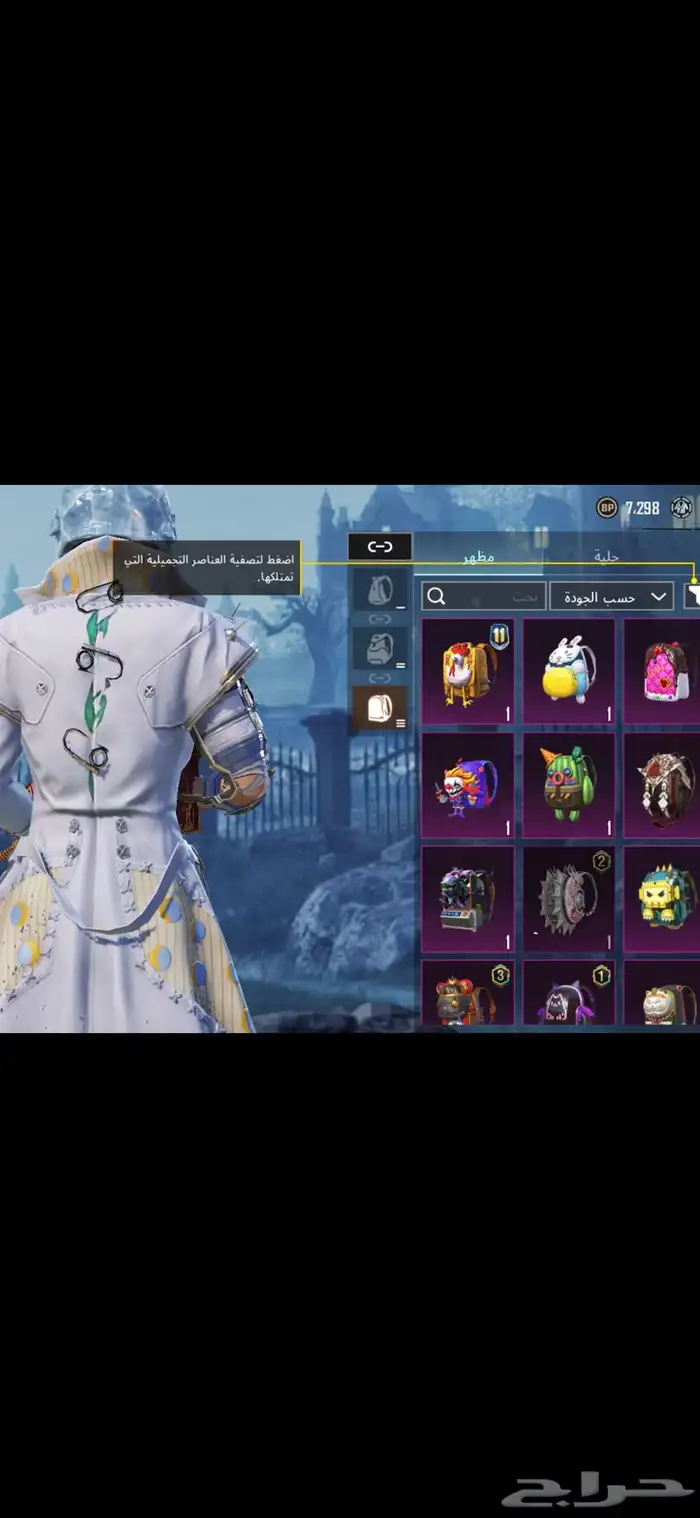Pick the clown backpack skin
Viewport: 700px width, 1518px height.
pos(468,785)
